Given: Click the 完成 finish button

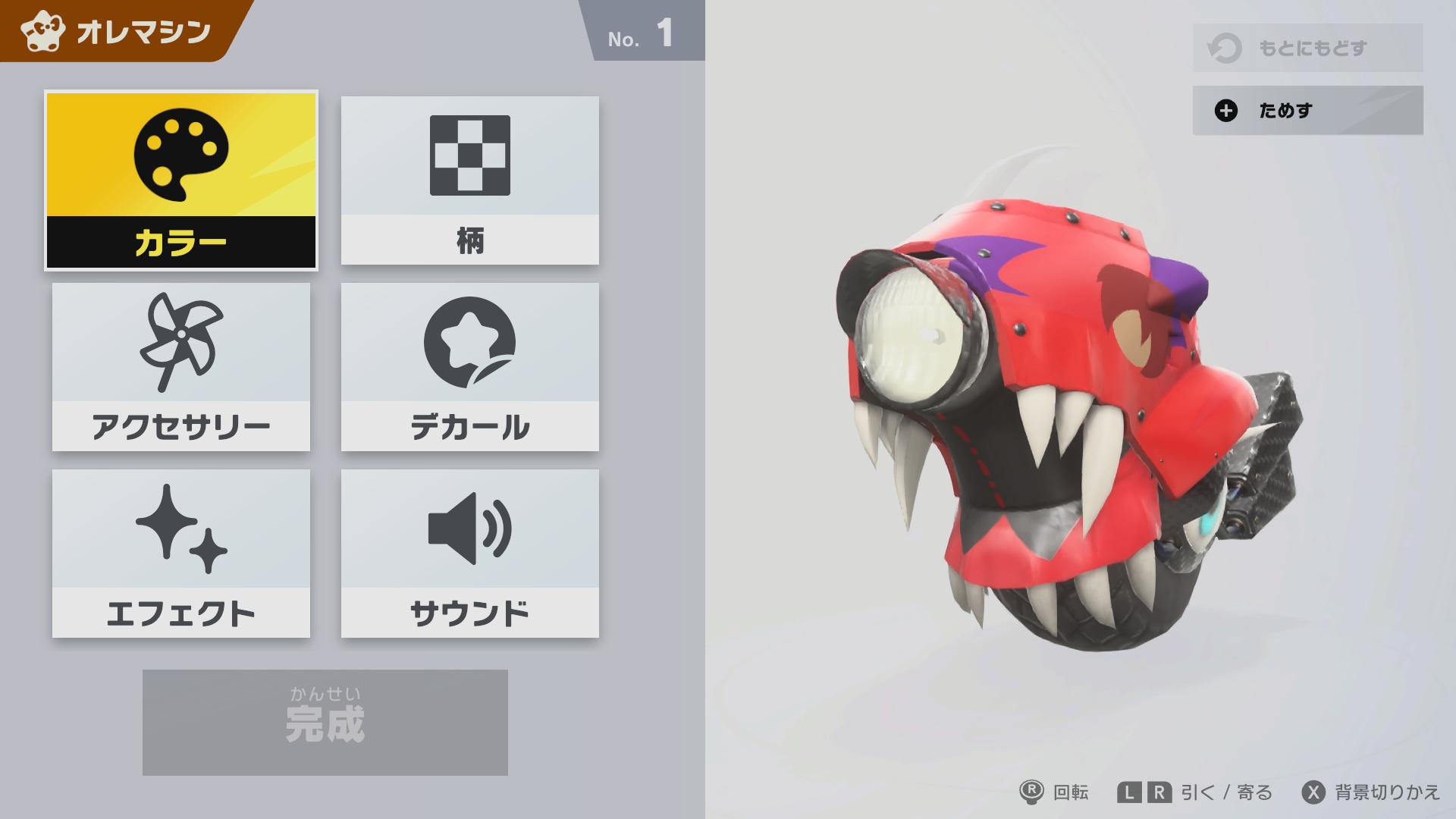Looking at the screenshot, I should click(325, 722).
